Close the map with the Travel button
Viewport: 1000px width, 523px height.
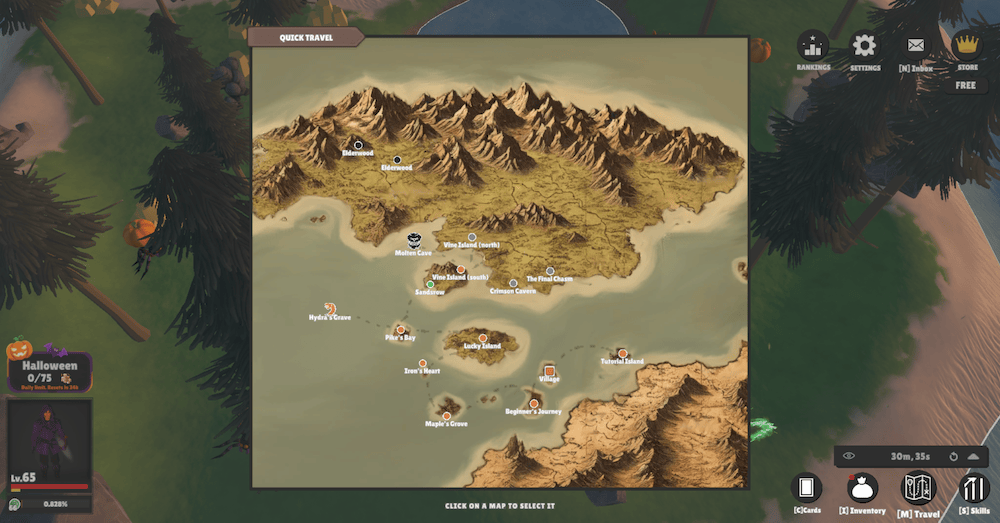click(918, 488)
